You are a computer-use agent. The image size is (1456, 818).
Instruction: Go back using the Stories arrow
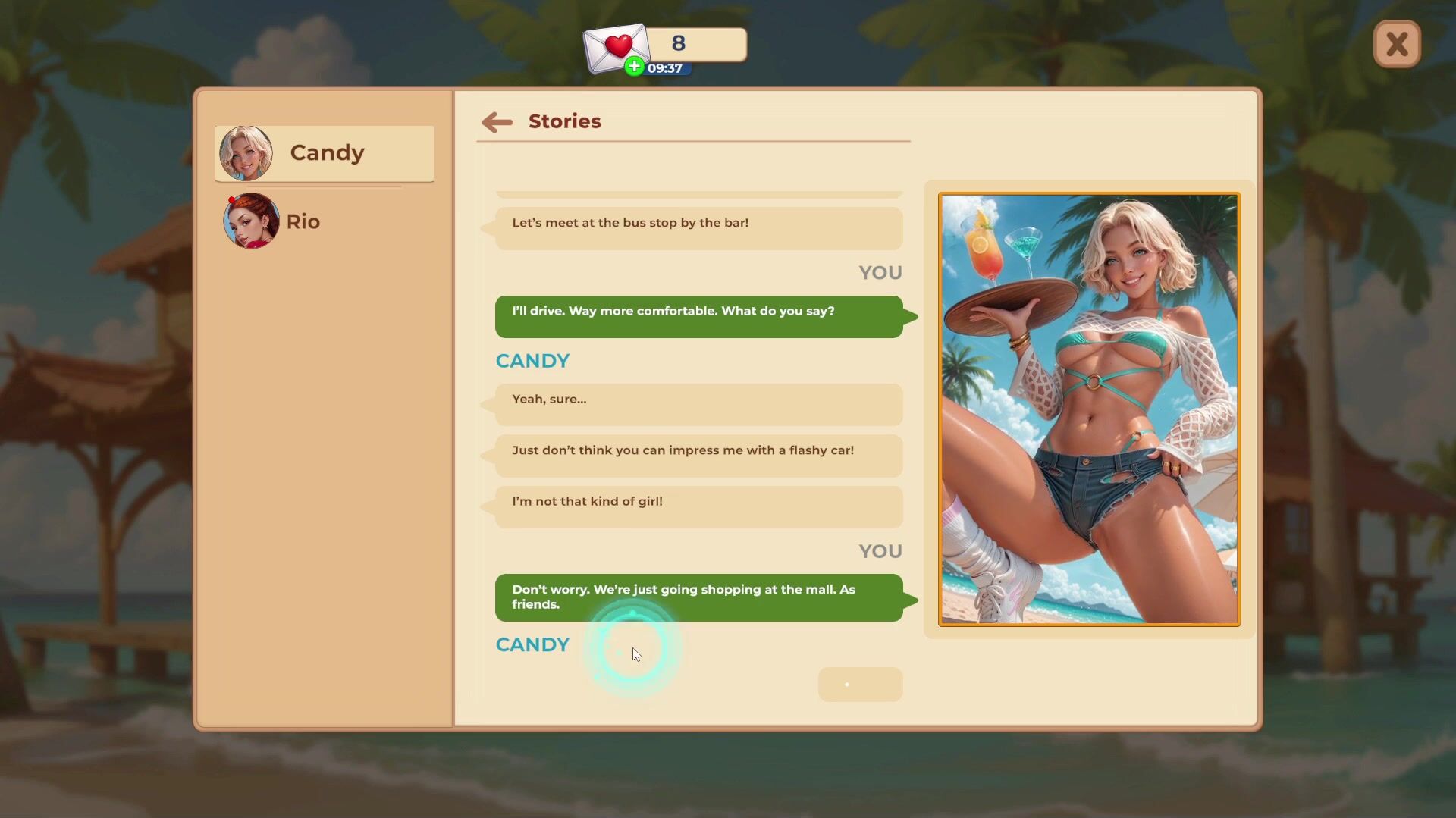click(497, 122)
